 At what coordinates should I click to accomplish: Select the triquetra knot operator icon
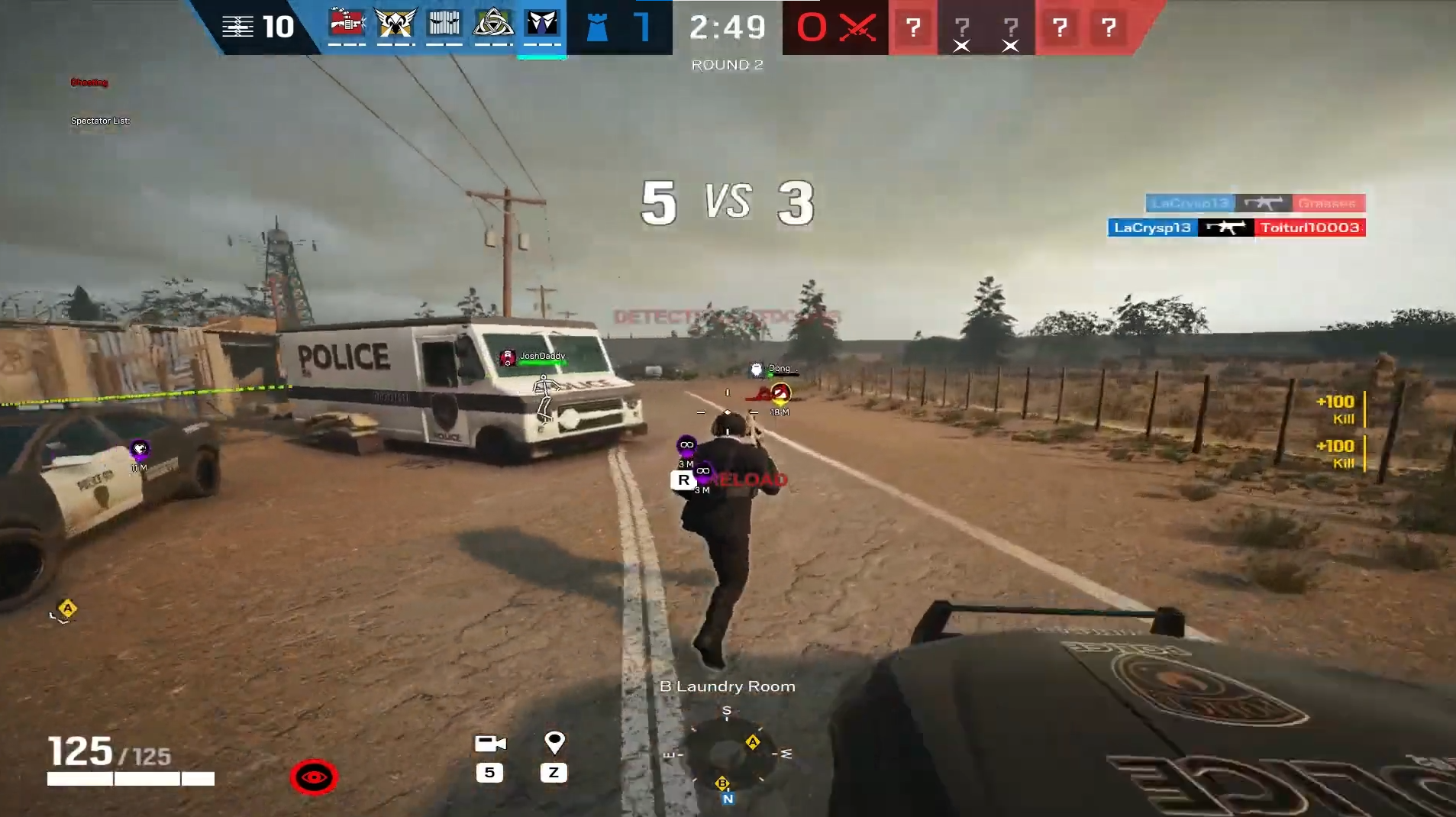[x=493, y=24]
